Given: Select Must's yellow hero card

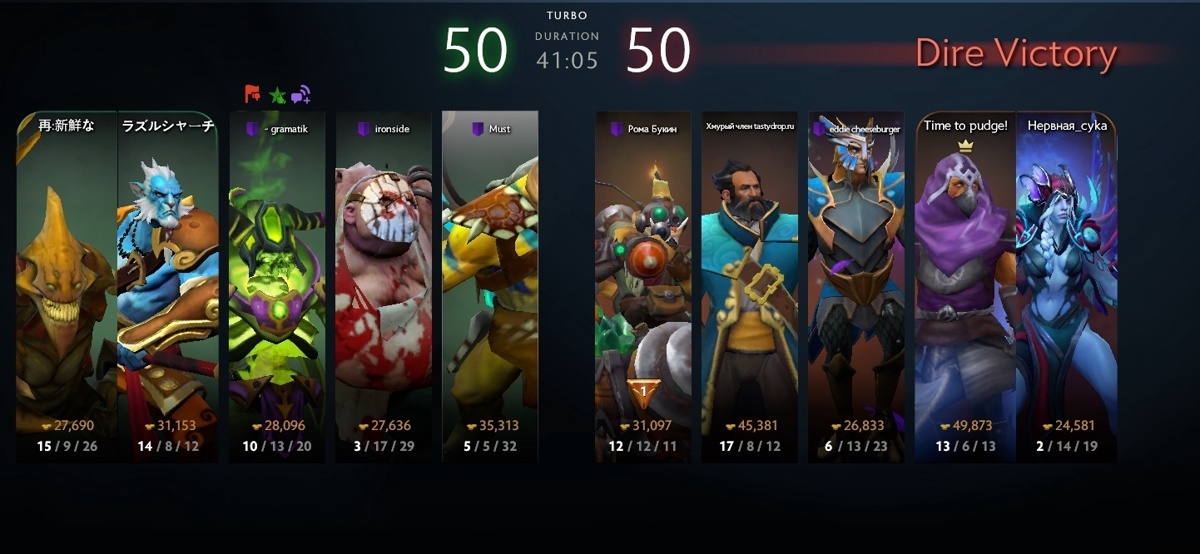Looking at the screenshot, I should click(x=490, y=285).
